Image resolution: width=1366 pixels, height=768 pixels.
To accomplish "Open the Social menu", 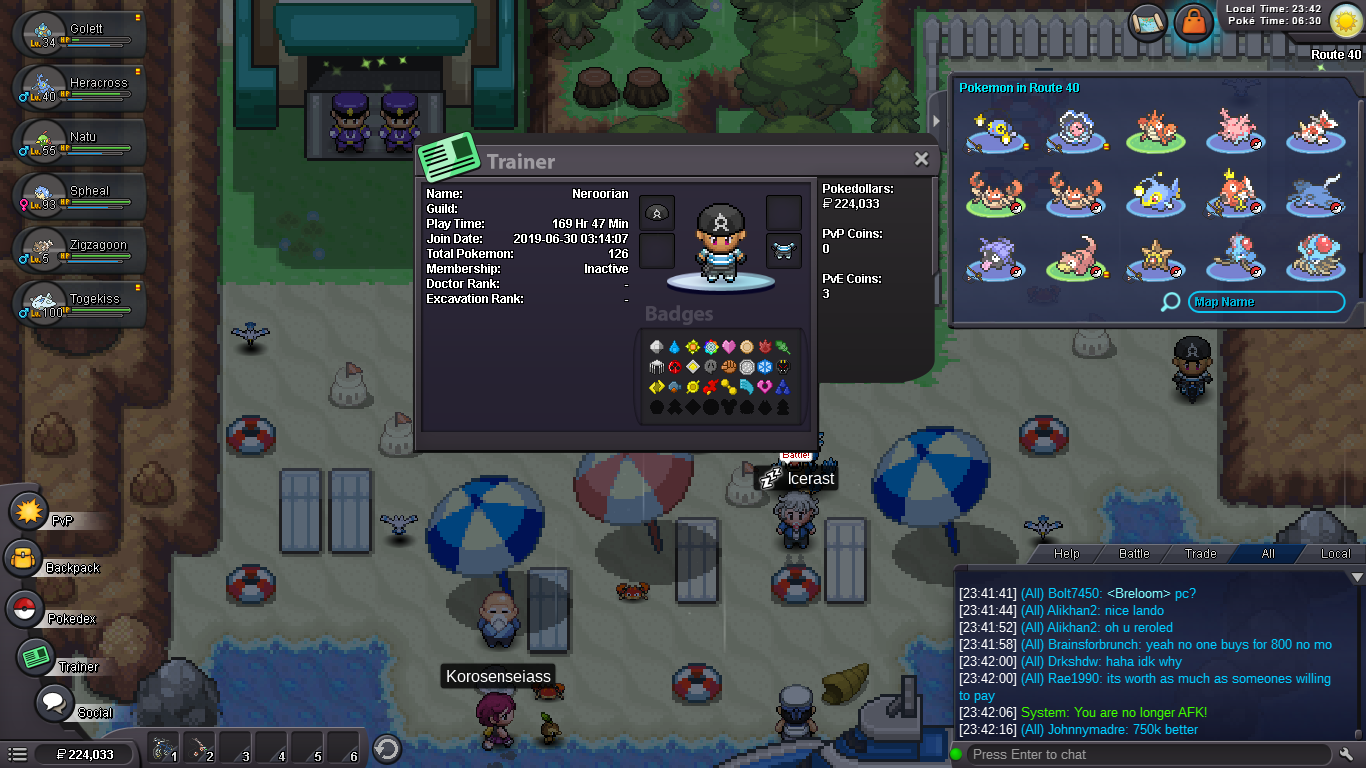I will pos(56,703).
